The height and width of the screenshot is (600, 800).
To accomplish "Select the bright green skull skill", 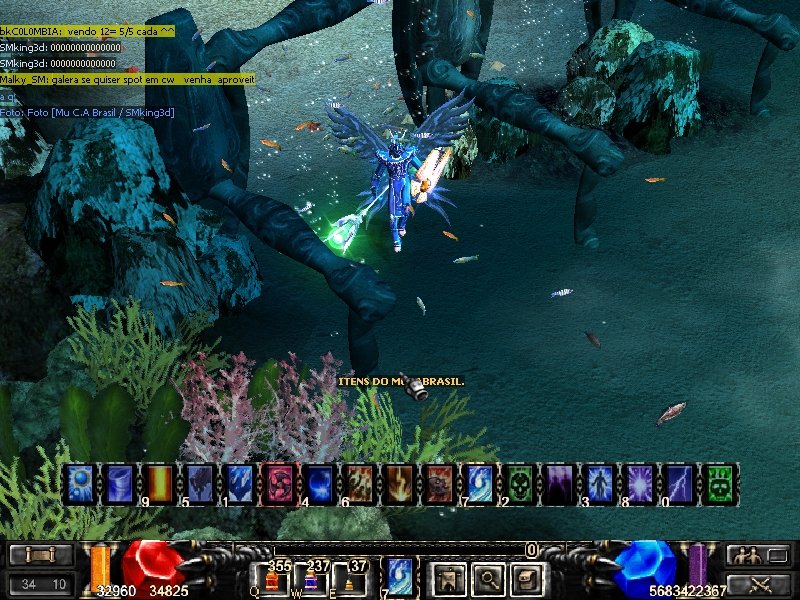I will (718, 482).
